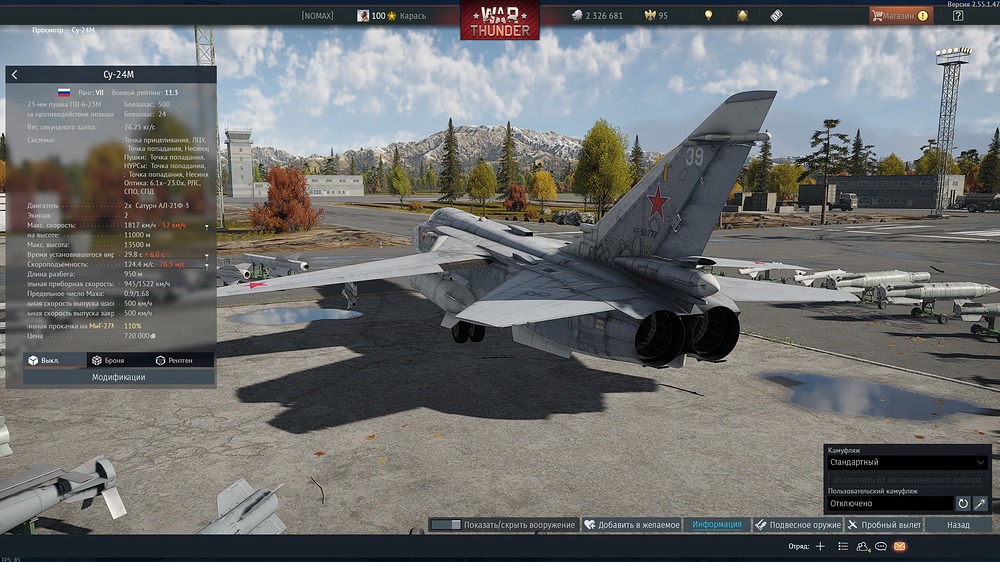Open the chat speech bubble icon
Viewport: 1000px width, 562px height.
pos(881,547)
